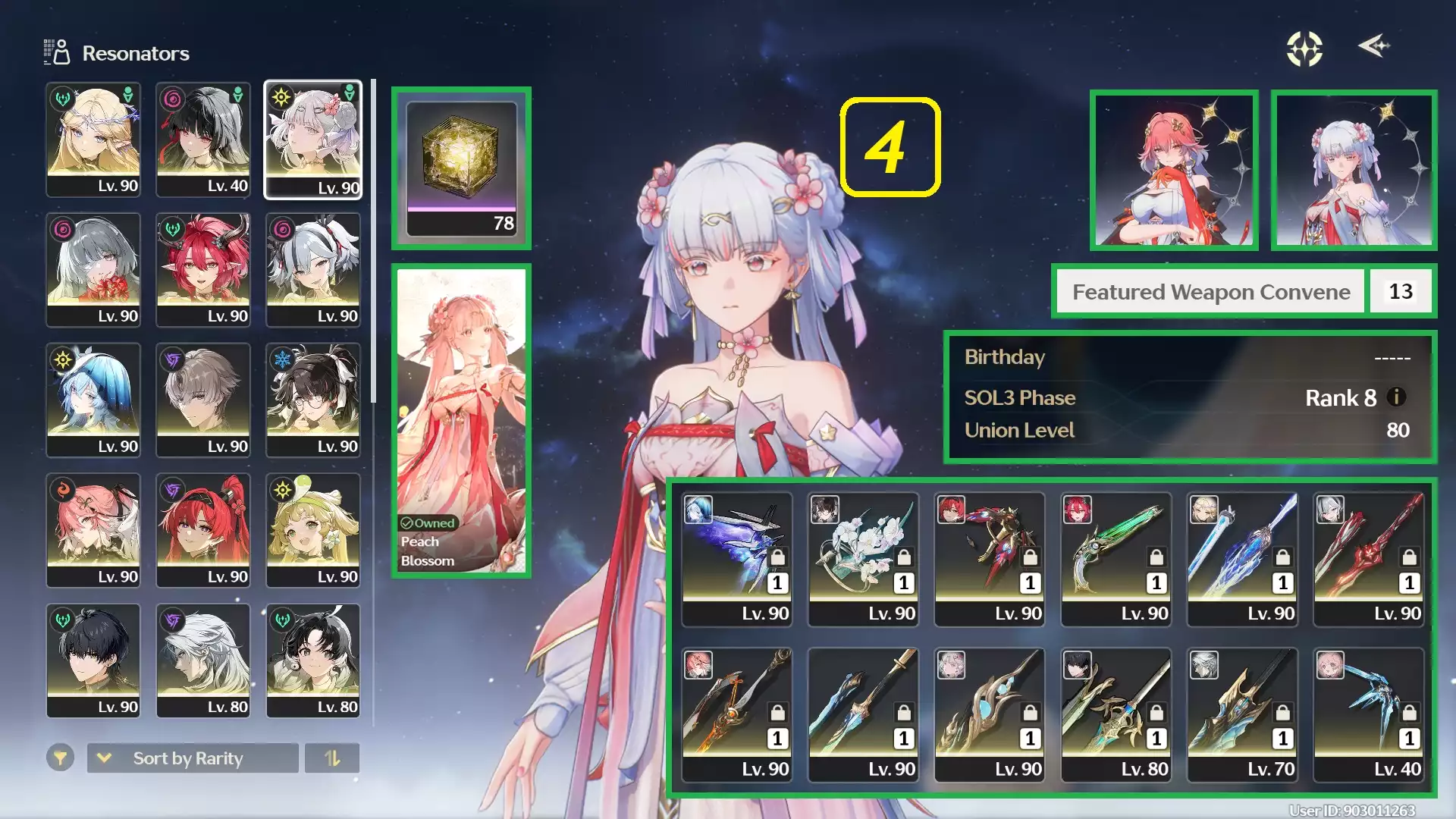Screen dimensions: 1456x819
Task: Click the Featured Weapon Convene label
Action: coord(1211,292)
